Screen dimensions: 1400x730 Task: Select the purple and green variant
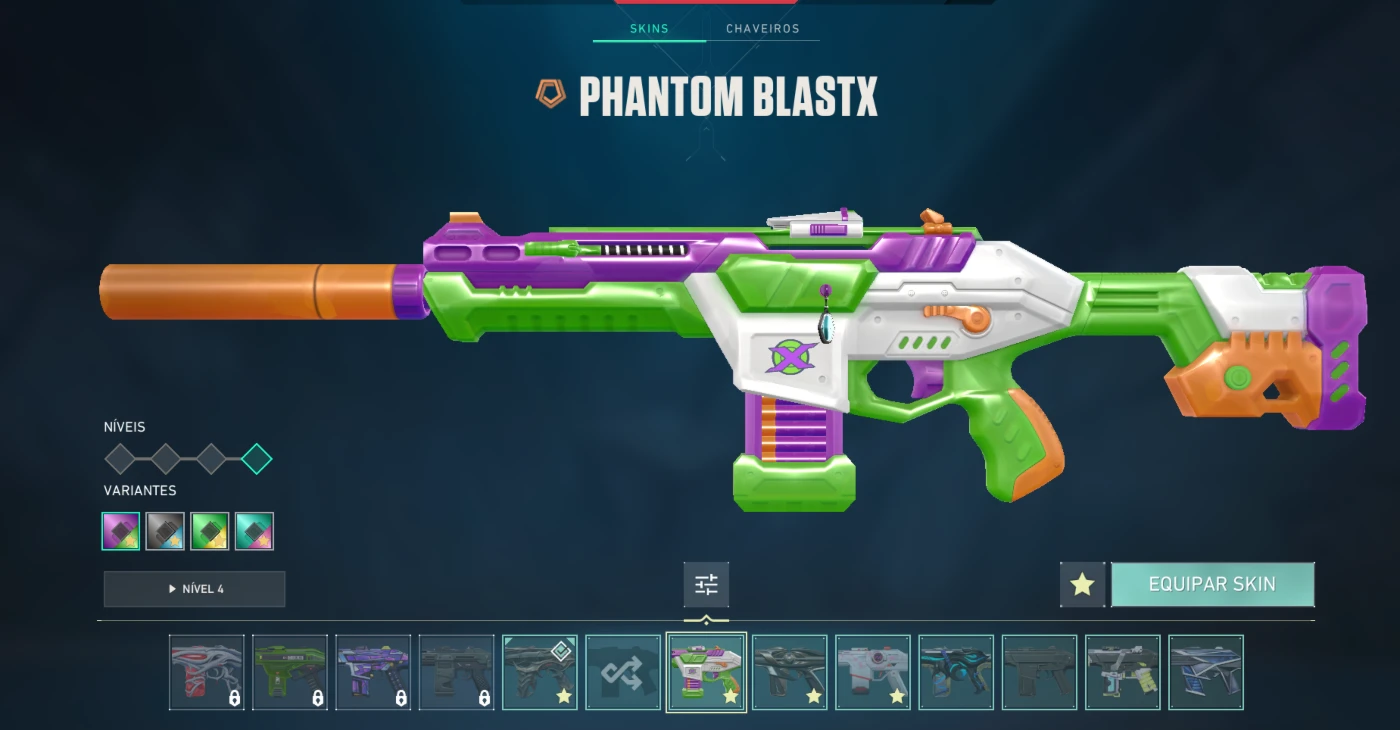[121, 531]
